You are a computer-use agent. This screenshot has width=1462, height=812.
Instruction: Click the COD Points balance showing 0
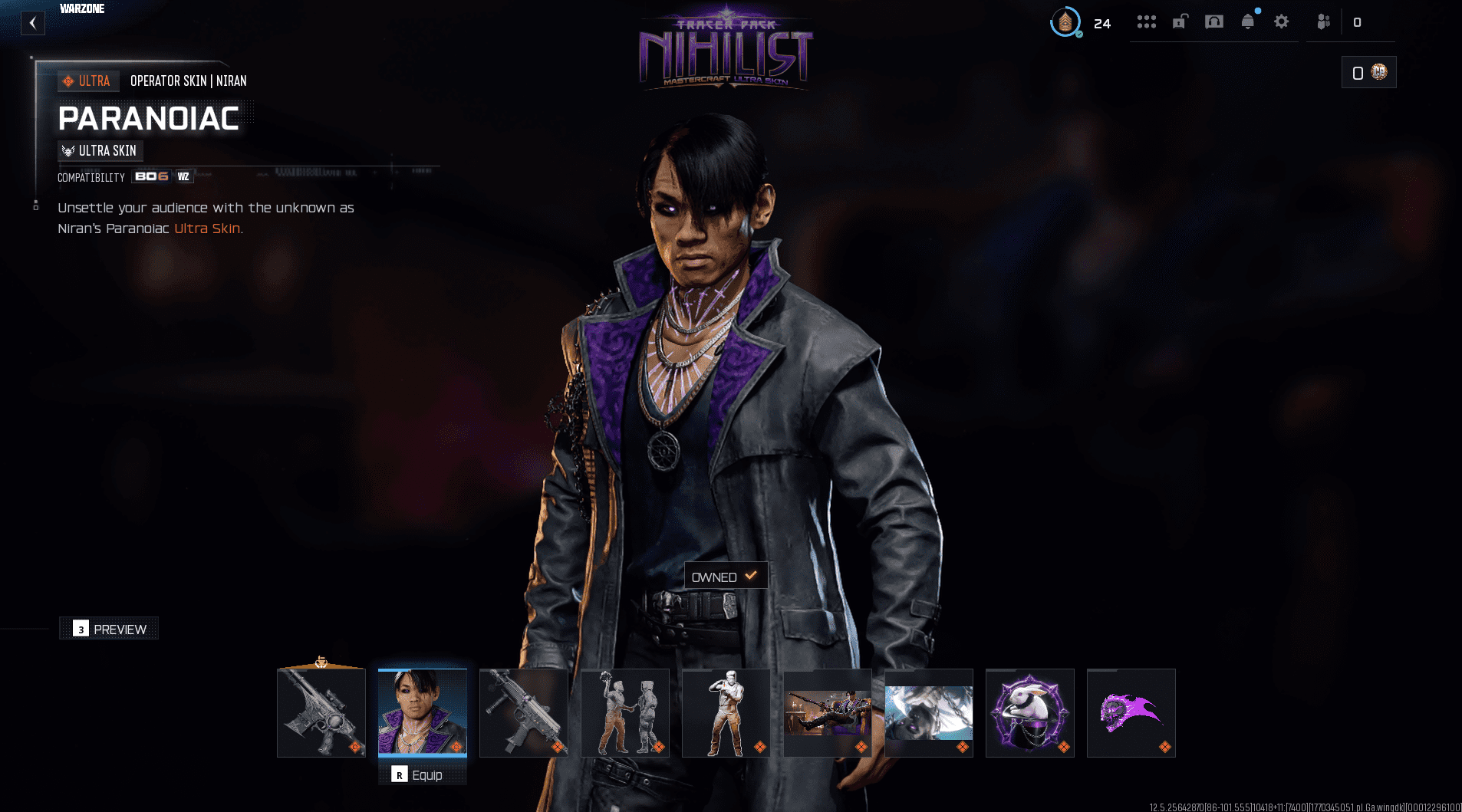[x=1369, y=71]
